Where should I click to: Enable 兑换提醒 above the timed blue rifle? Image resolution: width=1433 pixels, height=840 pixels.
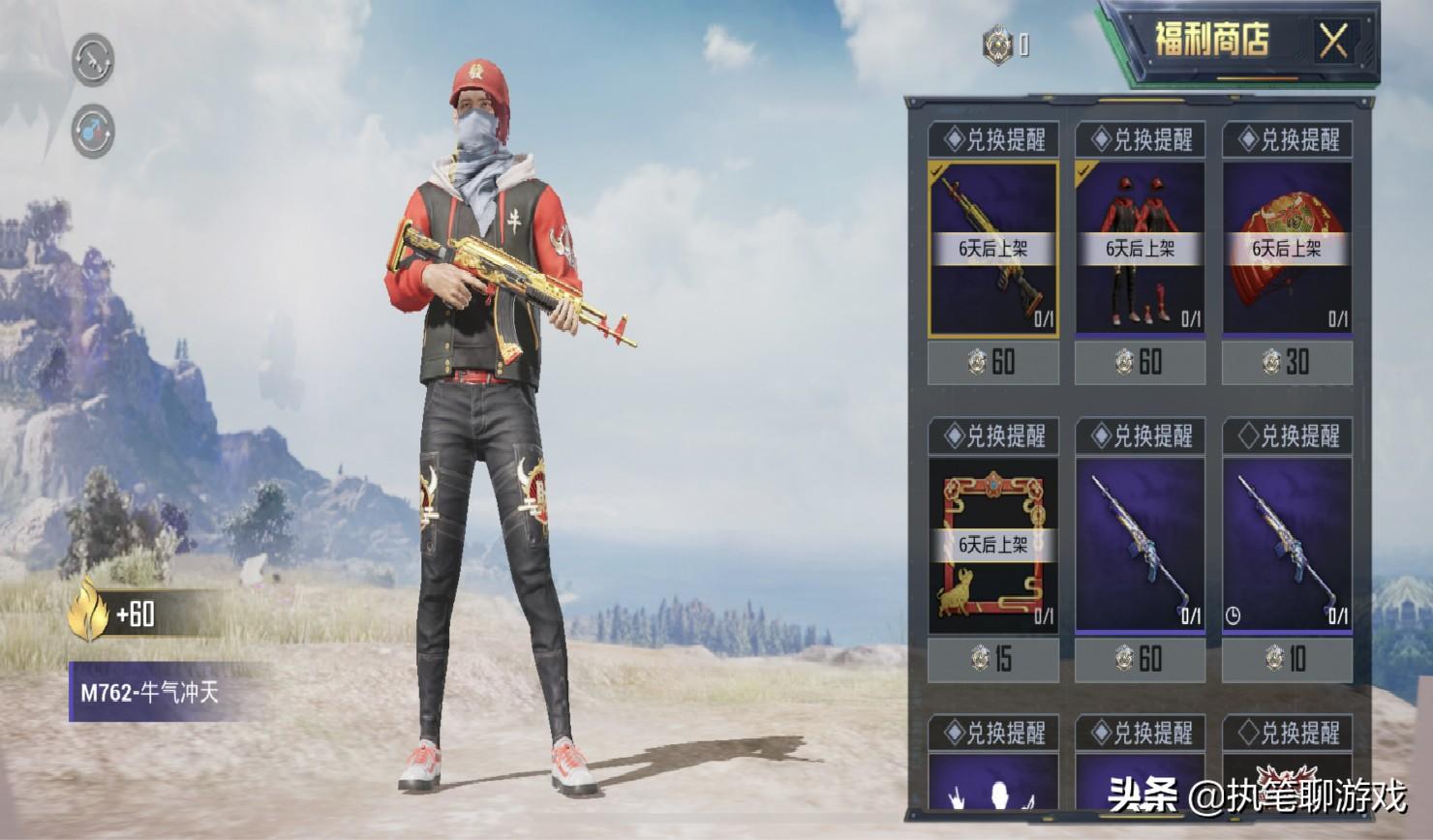point(1288,436)
